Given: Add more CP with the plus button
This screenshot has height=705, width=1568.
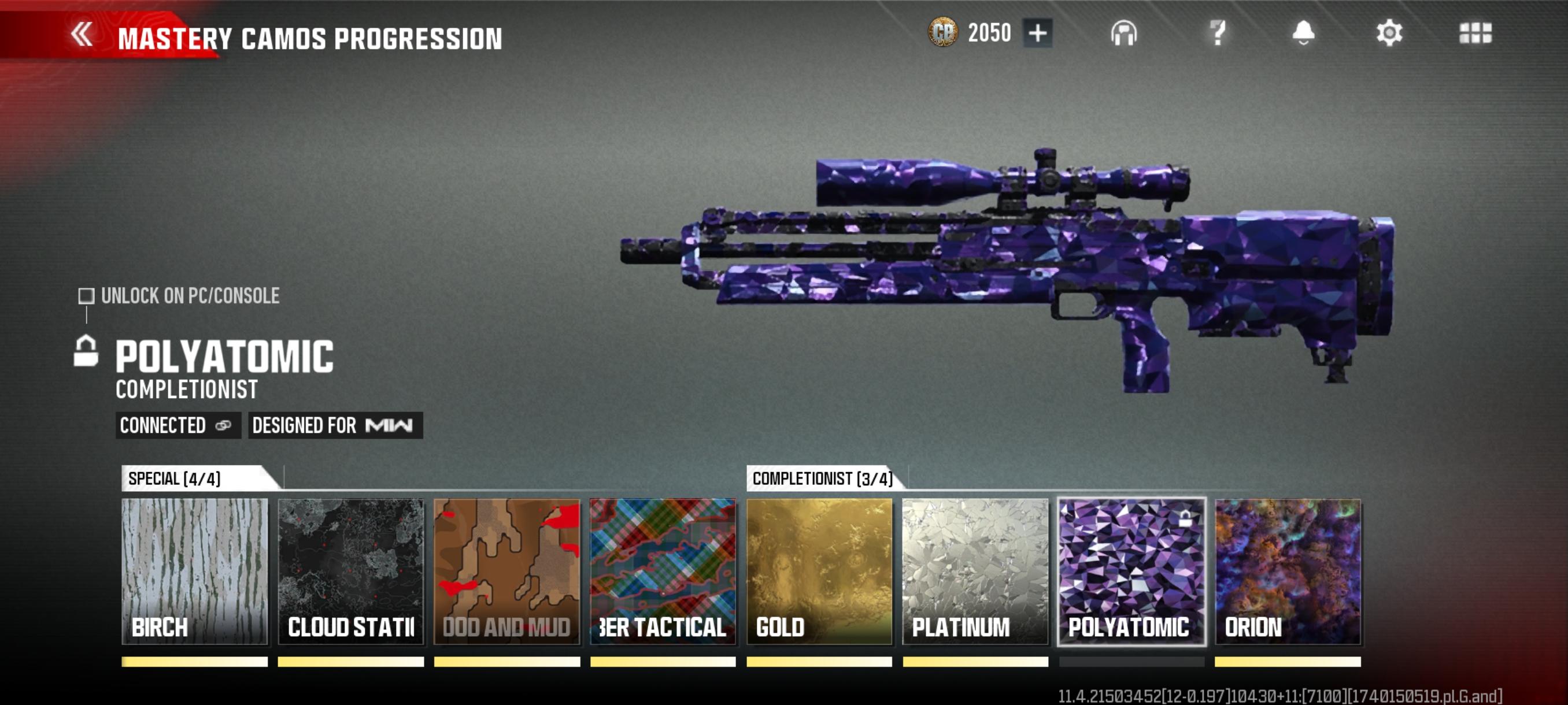Looking at the screenshot, I should (1037, 33).
